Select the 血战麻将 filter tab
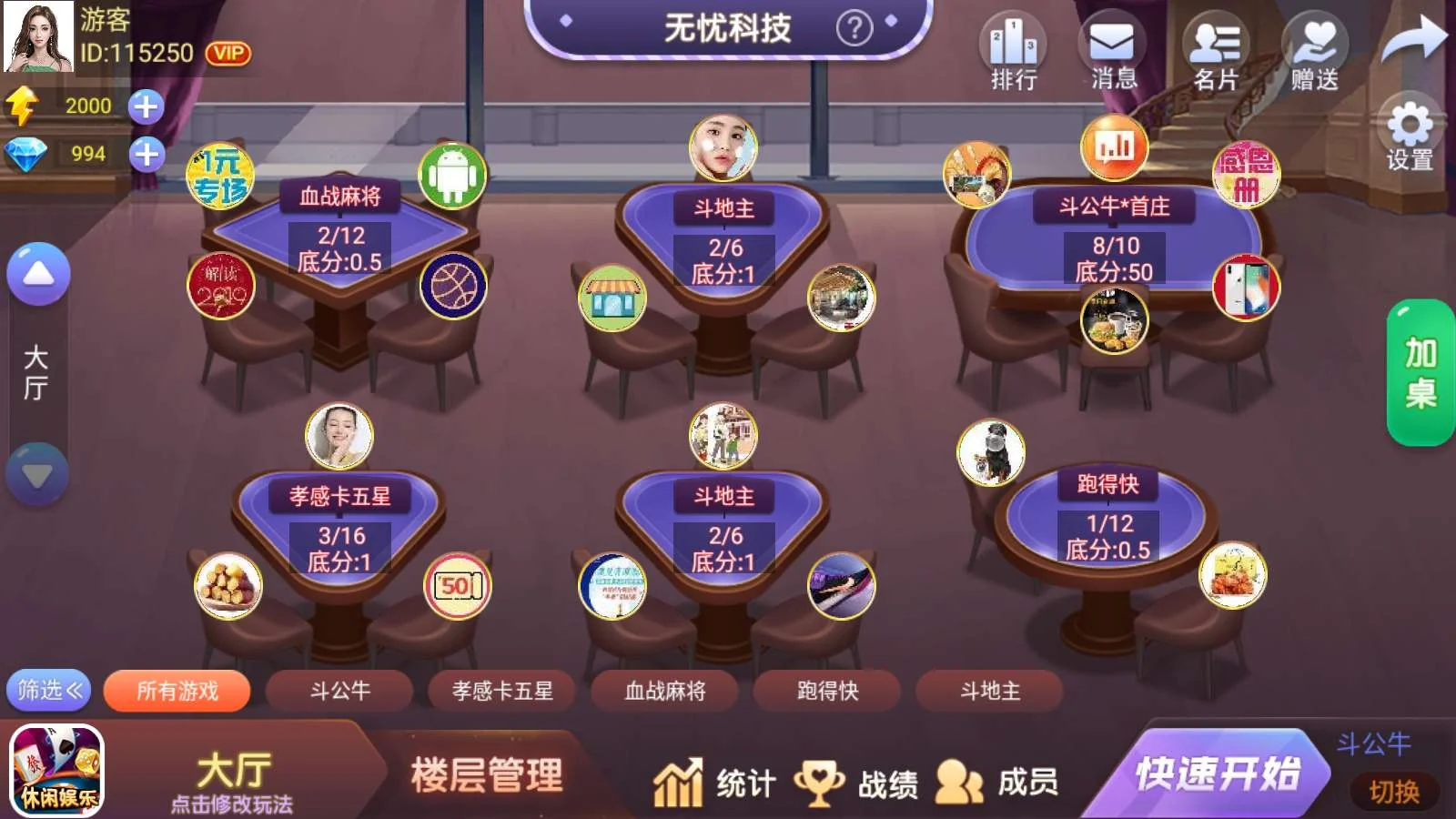The width and height of the screenshot is (1456, 819). point(663,692)
